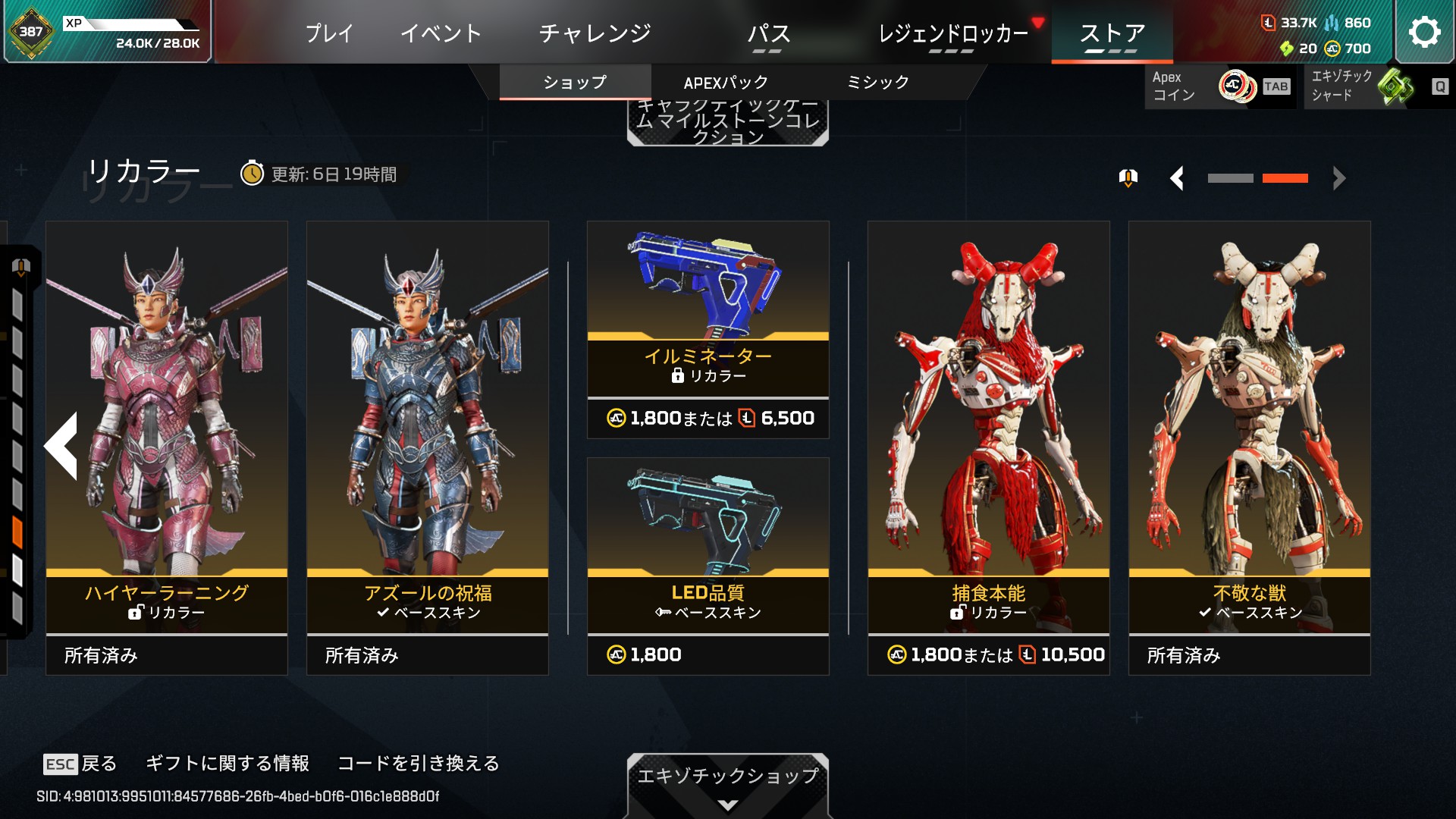
Task: Open the settings gear icon
Action: (1423, 32)
